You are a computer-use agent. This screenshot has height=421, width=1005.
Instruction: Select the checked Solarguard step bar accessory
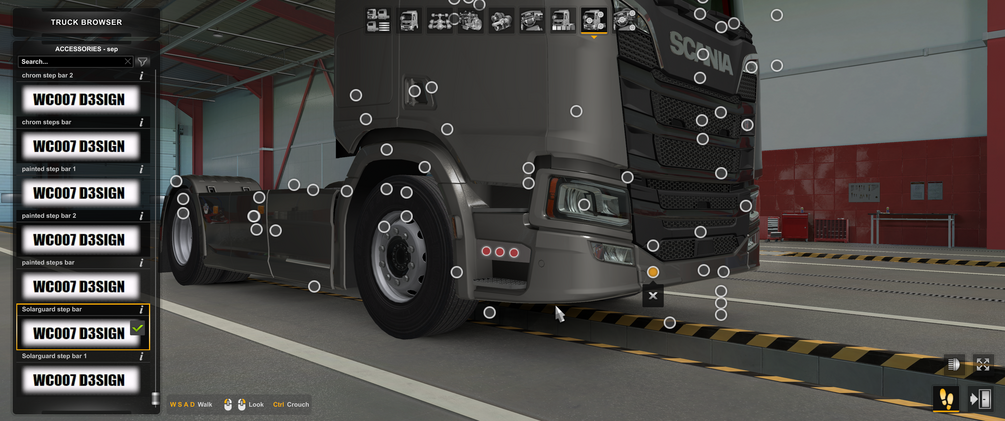point(79,333)
